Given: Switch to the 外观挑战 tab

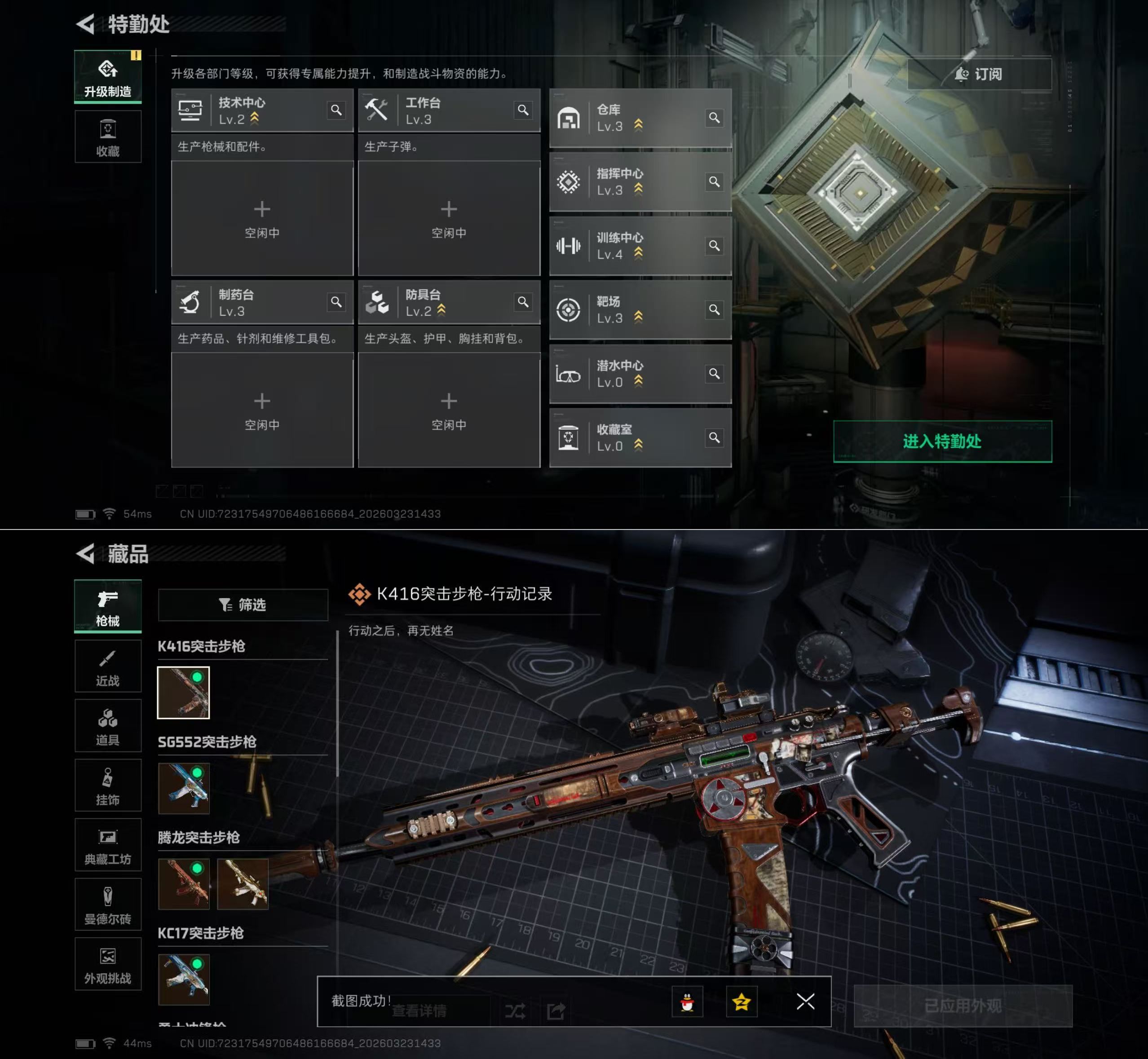Looking at the screenshot, I should 108,964.
